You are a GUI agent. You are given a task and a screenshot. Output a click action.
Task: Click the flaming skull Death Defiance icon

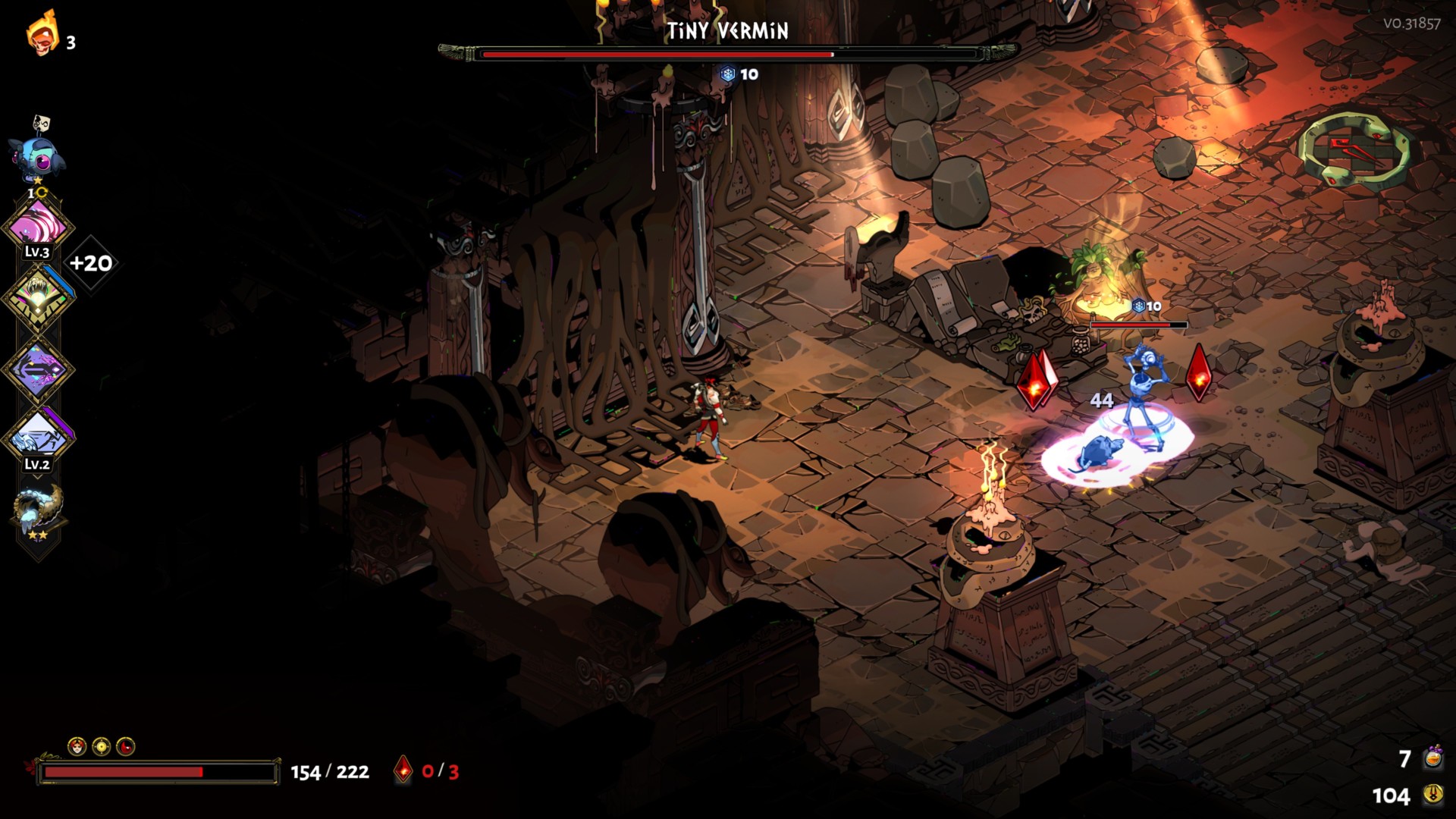(x=42, y=34)
